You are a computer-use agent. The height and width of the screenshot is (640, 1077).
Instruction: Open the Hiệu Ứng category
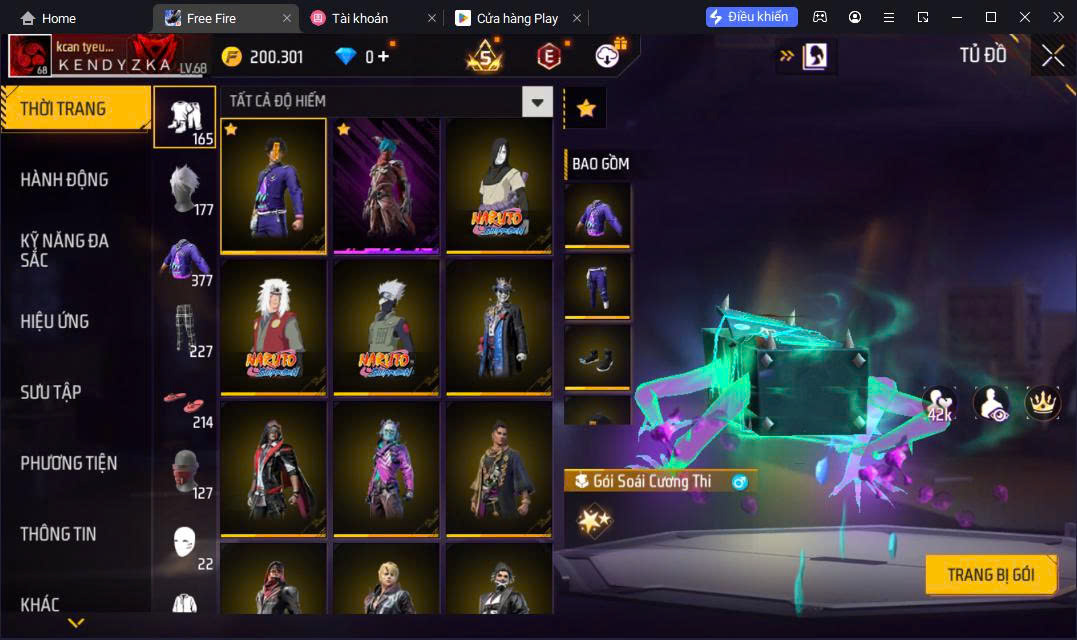[55, 321]
